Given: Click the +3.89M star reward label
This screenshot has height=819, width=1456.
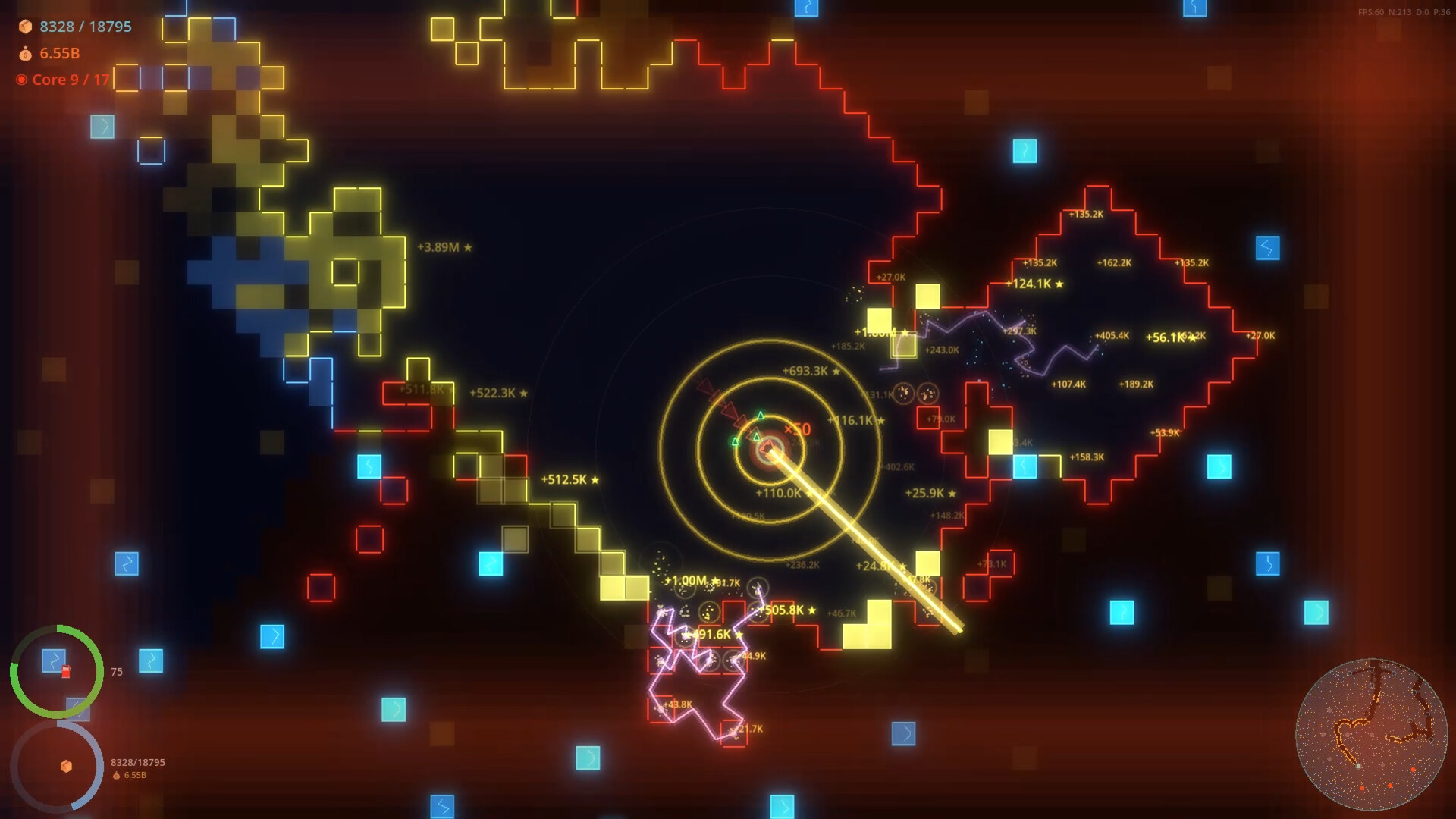Looking at the screenshot, I should point(444,246).
